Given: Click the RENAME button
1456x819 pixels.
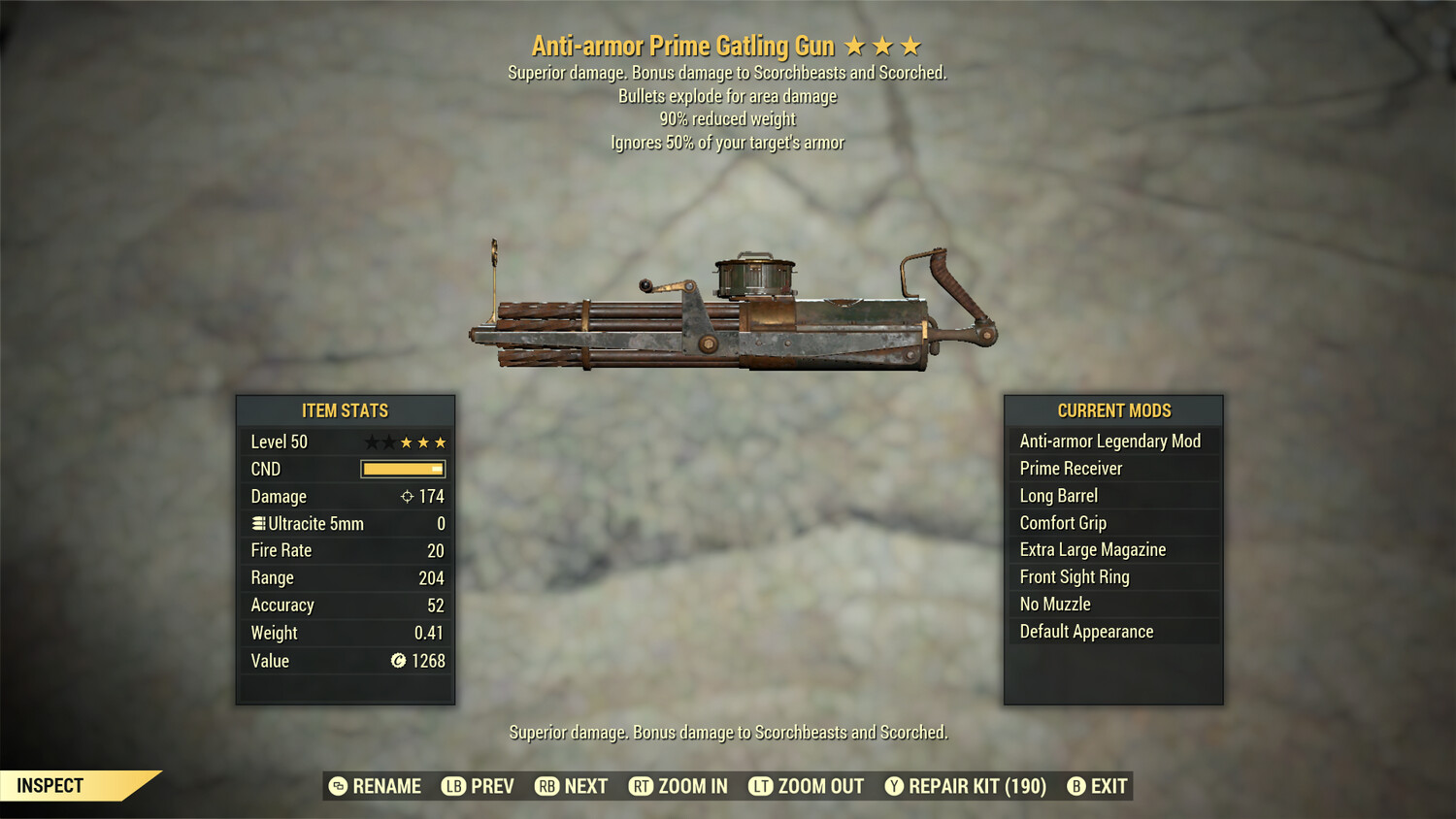Looking at the screenshot, I should (386, 786).
